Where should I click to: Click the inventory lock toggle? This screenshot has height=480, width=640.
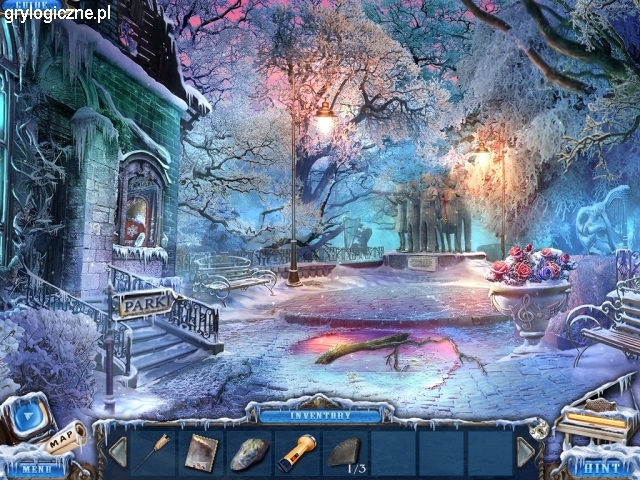540,429
